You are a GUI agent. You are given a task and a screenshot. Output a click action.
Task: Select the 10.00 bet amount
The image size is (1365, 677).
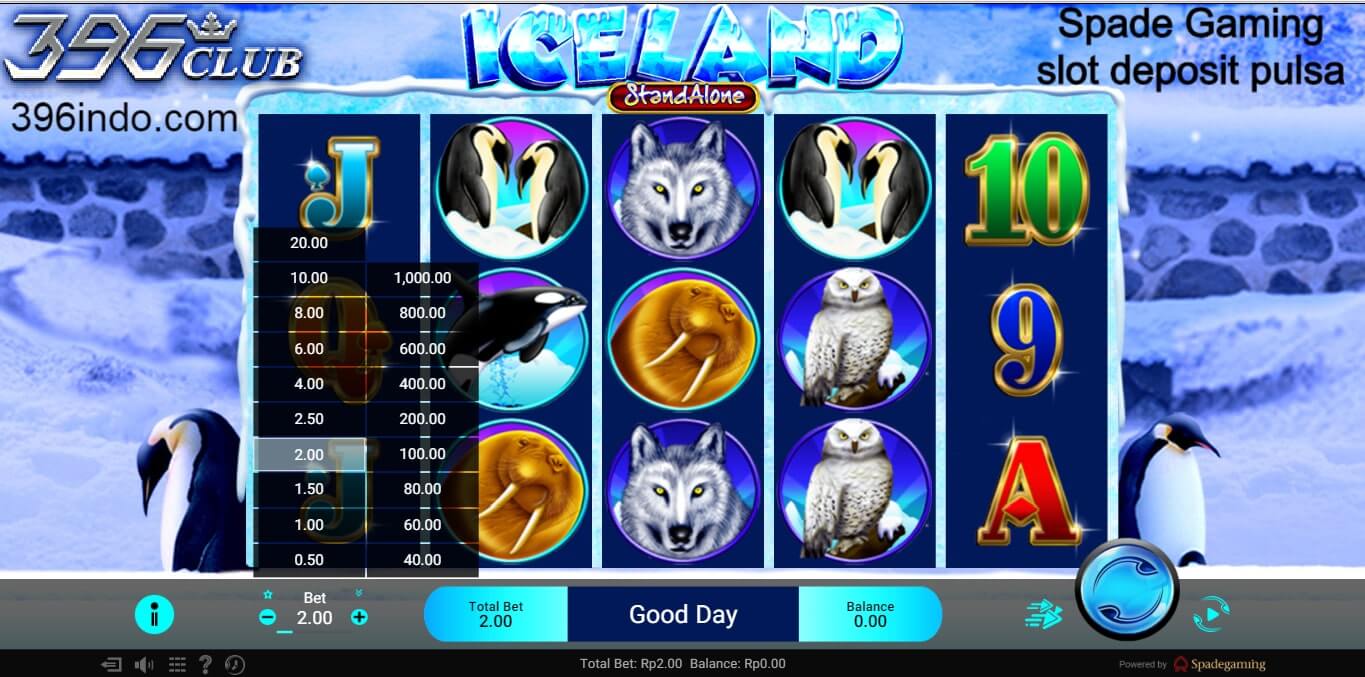click(x=309, y=278)
